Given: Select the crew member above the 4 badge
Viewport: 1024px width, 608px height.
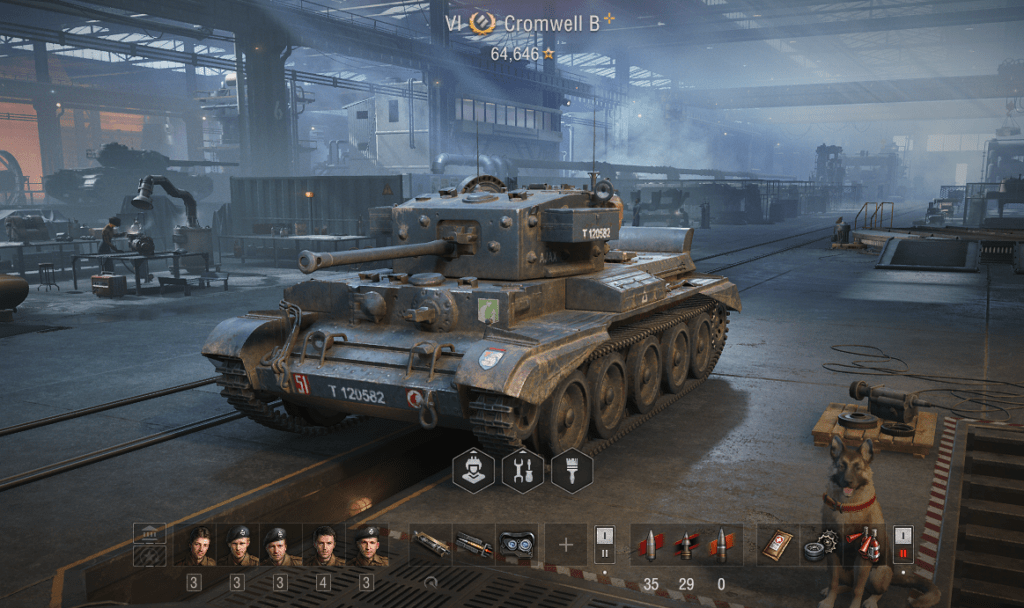Looking at the screenshot, I should click(323, 545).
